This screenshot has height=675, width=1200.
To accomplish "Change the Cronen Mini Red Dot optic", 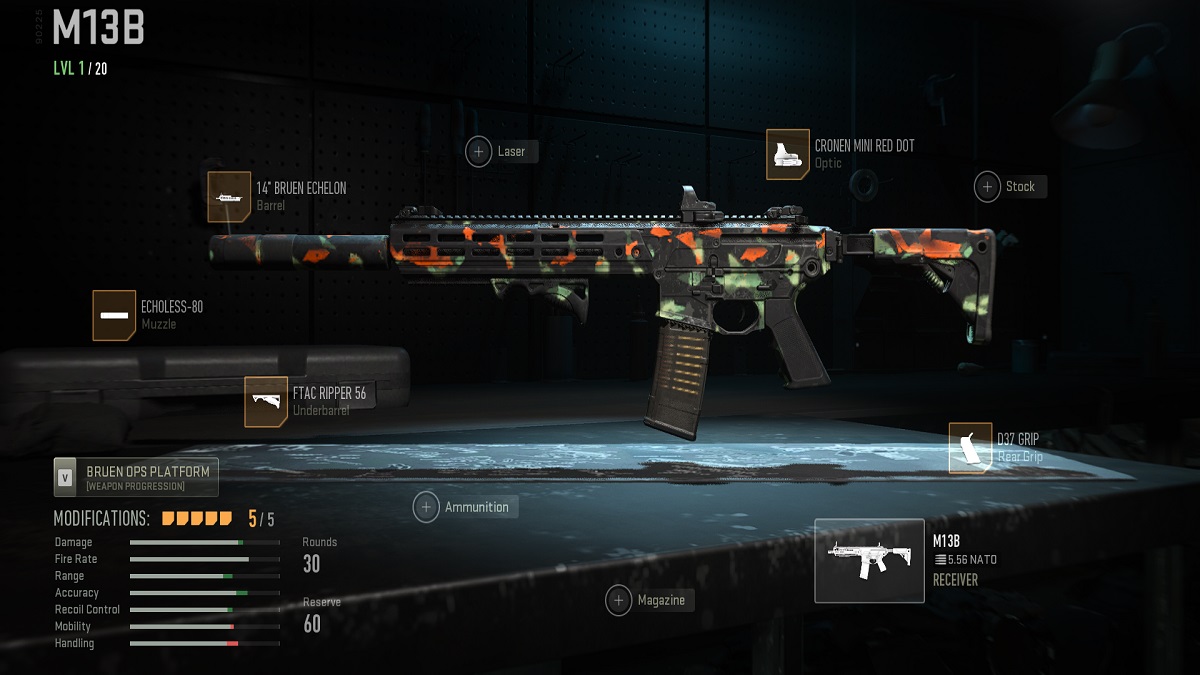I will pos(788,154).
